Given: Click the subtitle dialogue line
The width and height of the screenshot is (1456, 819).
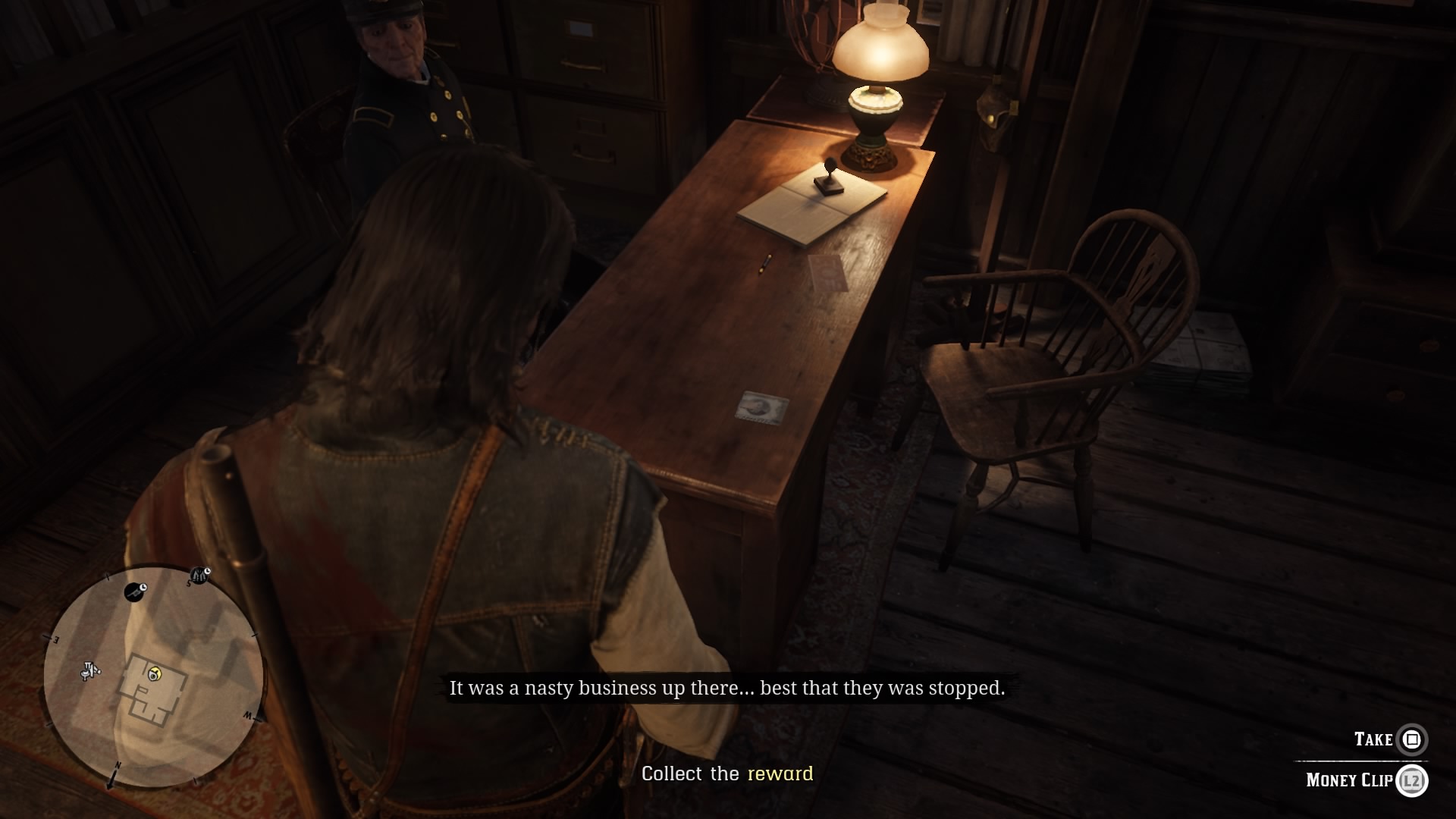Looking at the screenshot, I should 728,689.
